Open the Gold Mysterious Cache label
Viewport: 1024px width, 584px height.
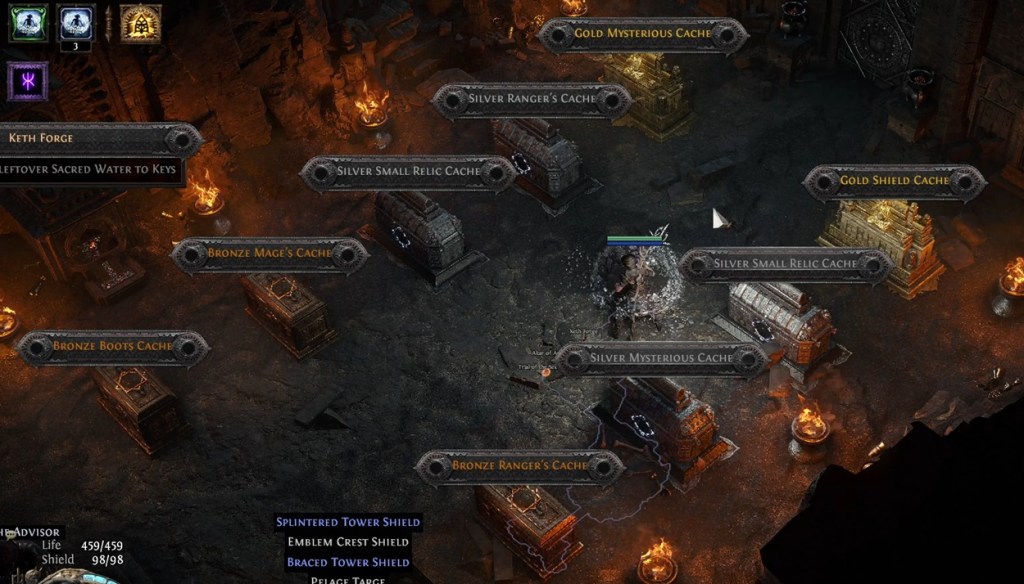[x=643, y=34]
